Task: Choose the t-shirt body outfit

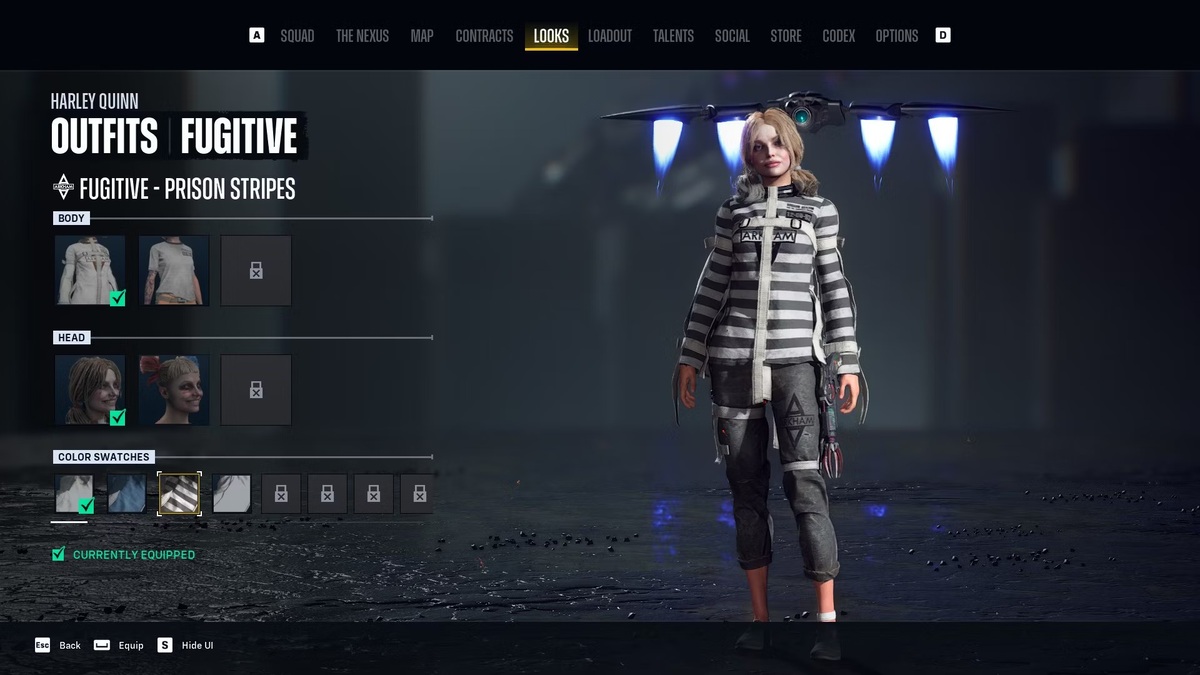Action: click(x=174, y=270)
